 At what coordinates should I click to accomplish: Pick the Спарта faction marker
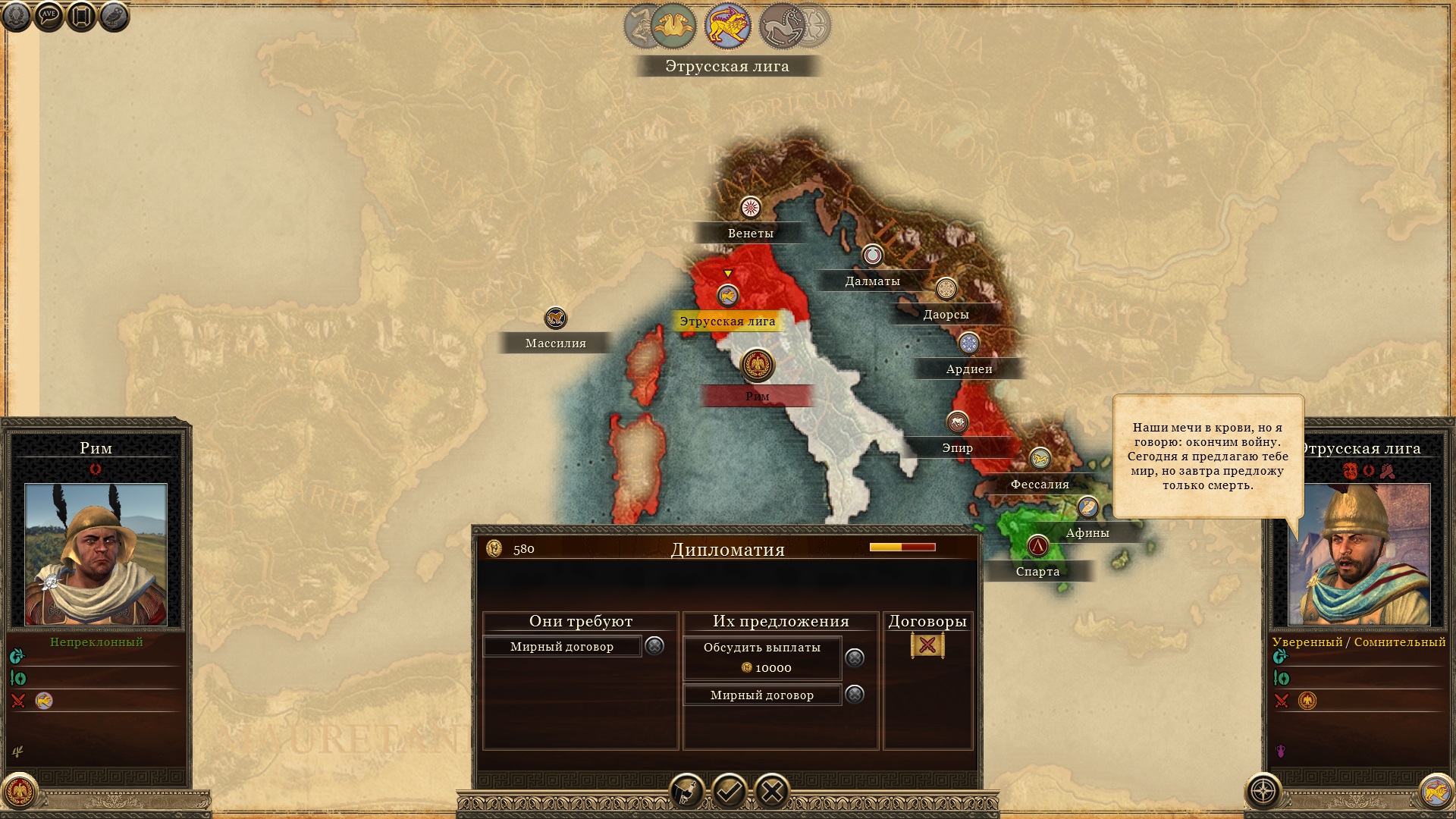(1037, 546)
